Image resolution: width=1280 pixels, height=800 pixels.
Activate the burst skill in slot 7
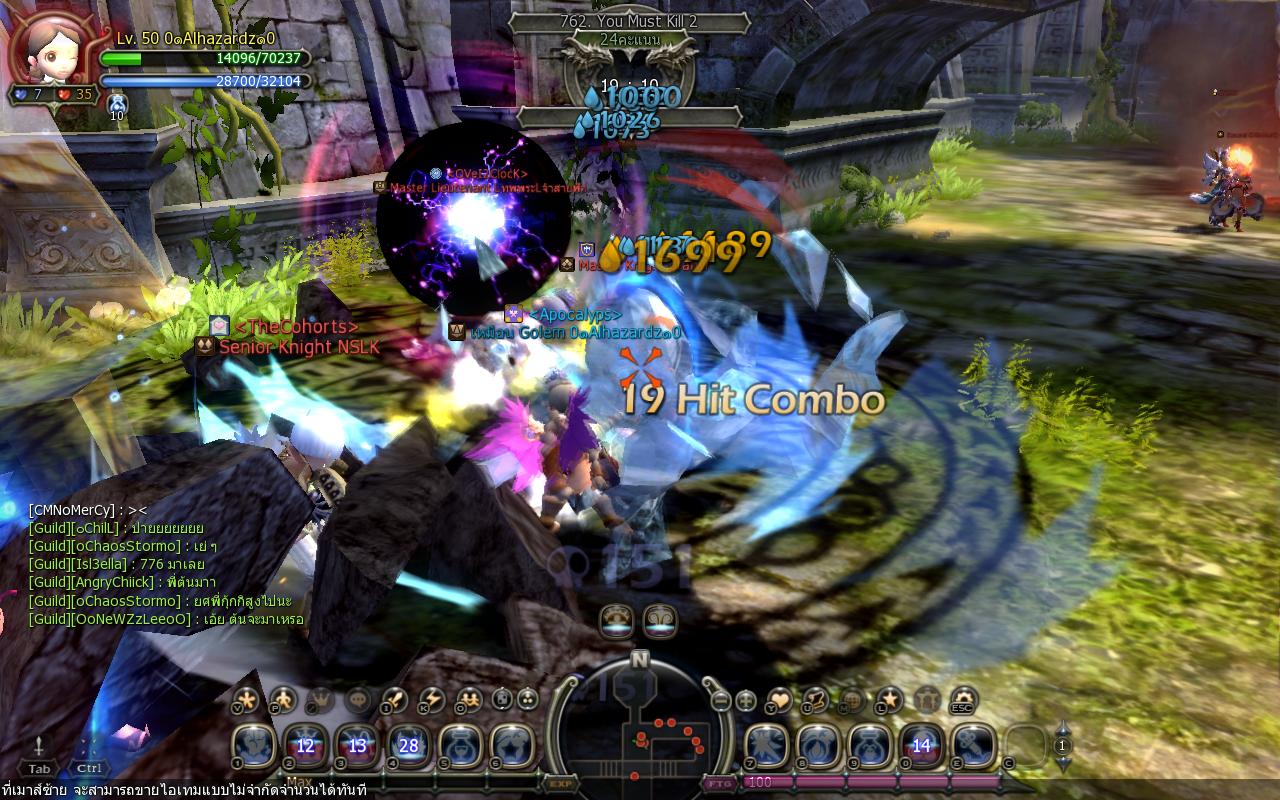coord(767,745)
